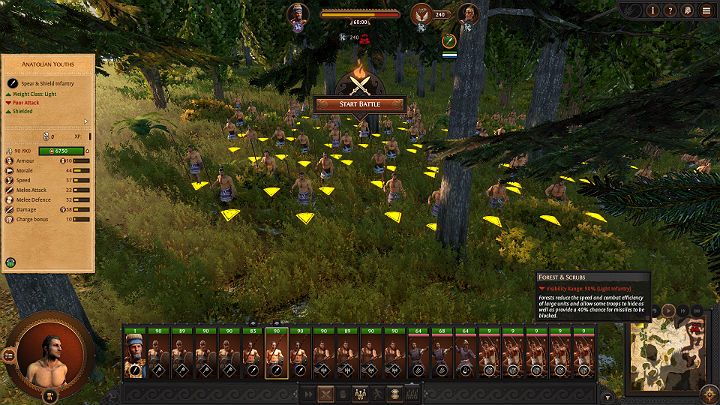Click the play speed button above minimap
This screenshot has width=720, height=405.
coord(666,310)
